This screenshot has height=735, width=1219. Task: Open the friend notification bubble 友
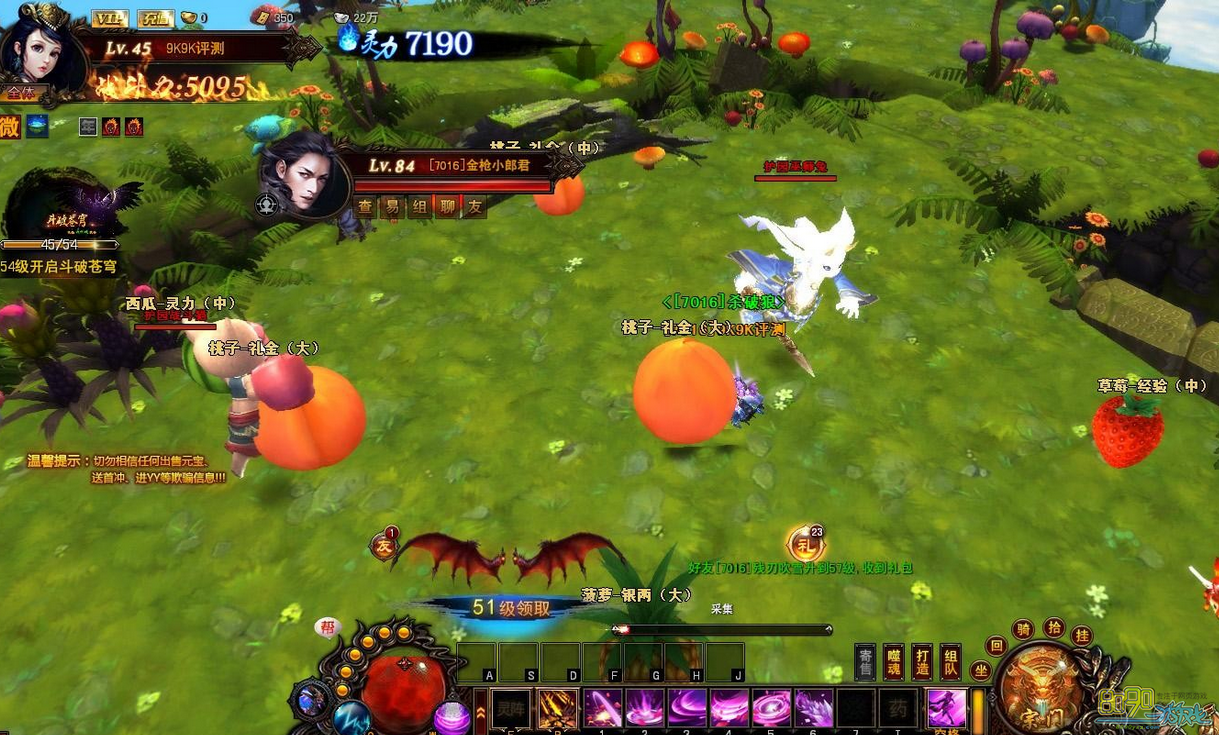384,545
